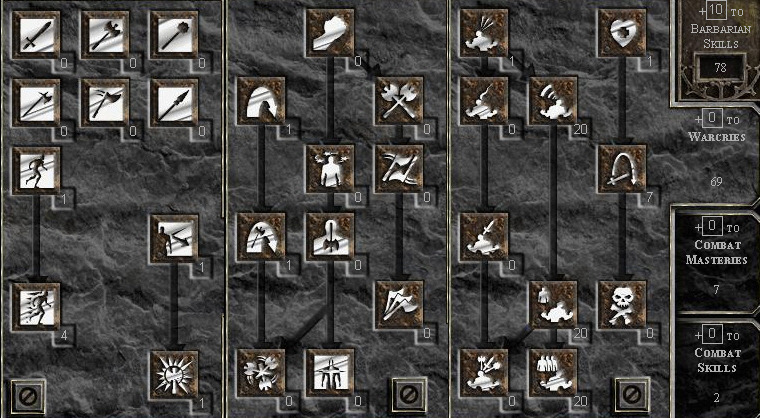This screenshot has width=760, height=418.
Task: Click the Grim Ward skull skill
Action: click(x=623, y=302)
